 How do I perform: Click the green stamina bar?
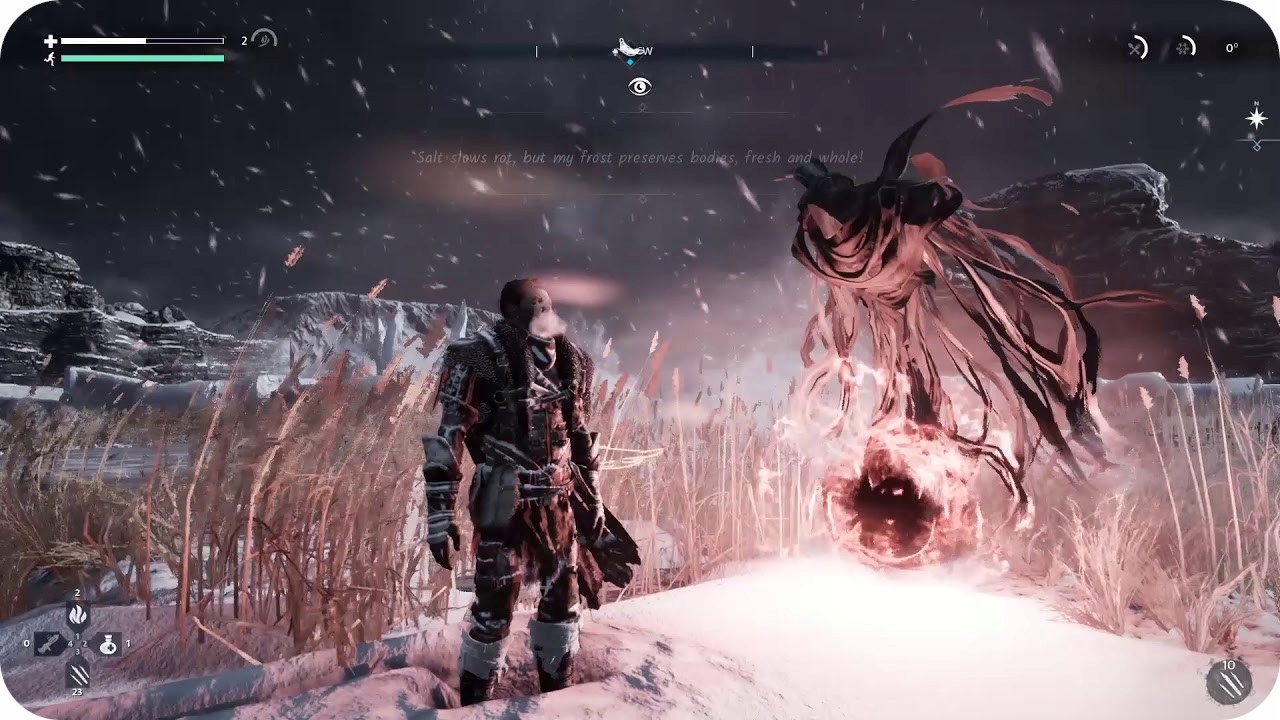coord(143,58)
